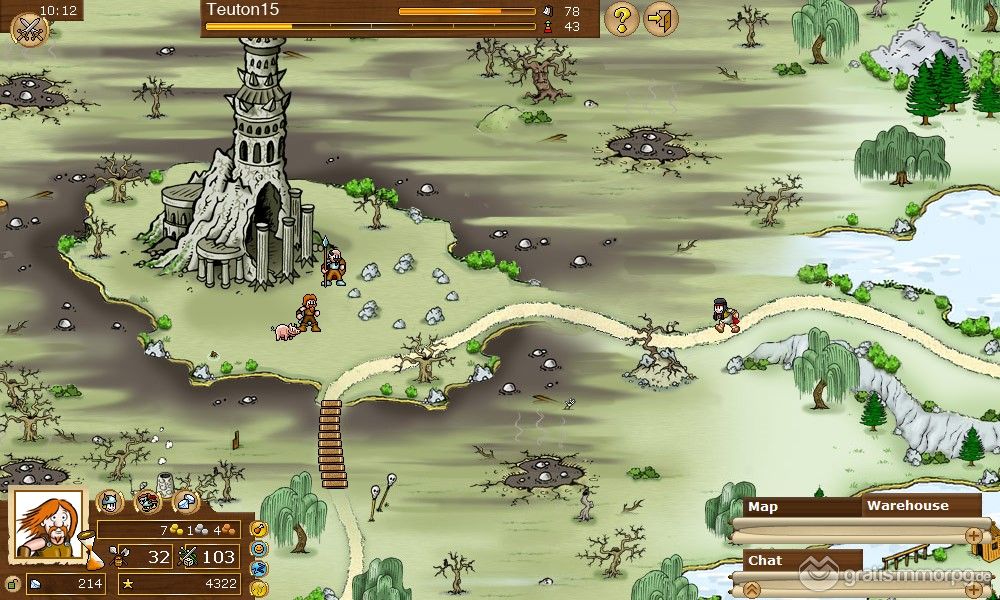Click the chat double-chevron up arrow
This screenshot has height=600, width=1000.
752,589
